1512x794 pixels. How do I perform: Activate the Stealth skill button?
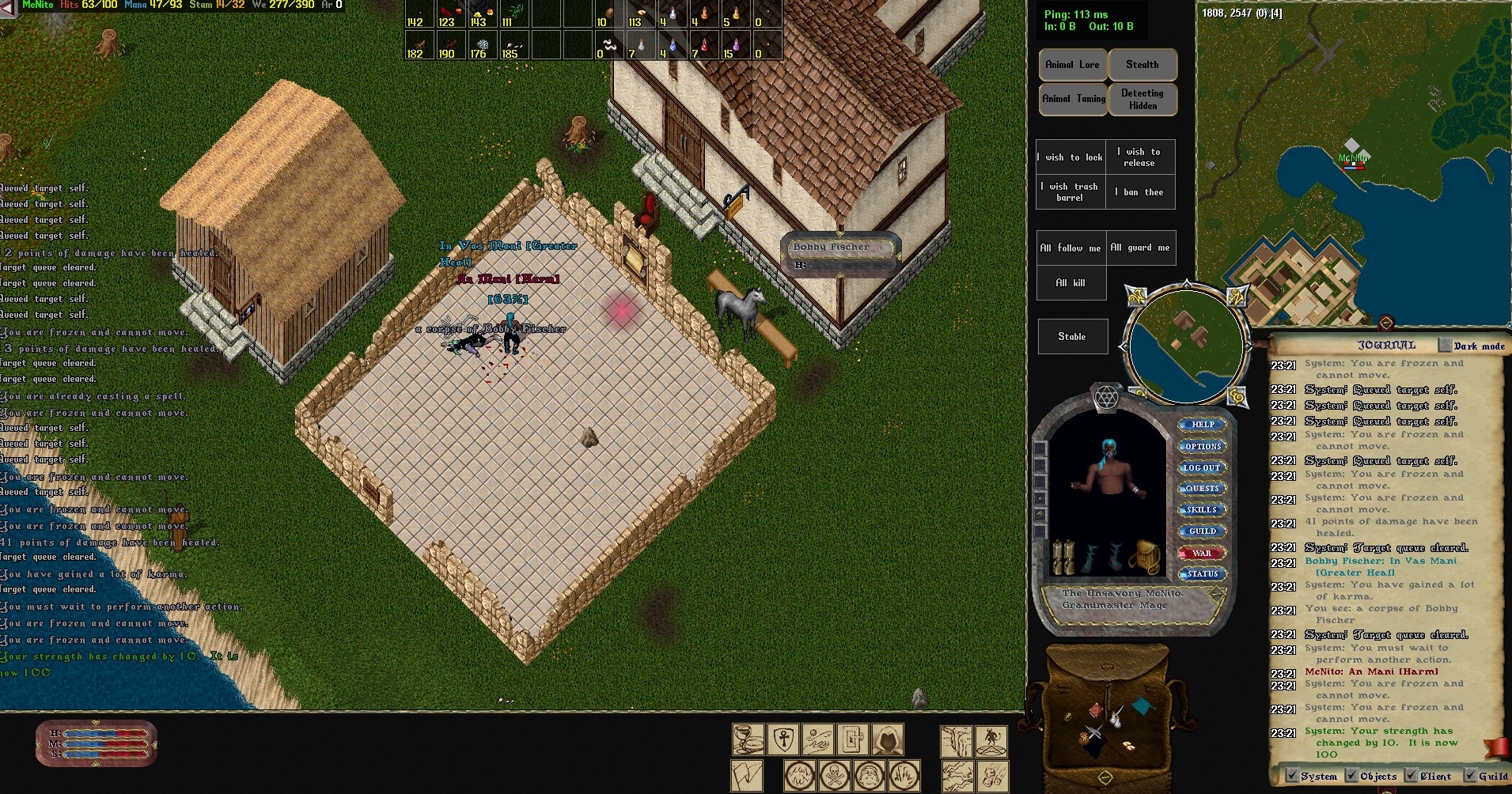point(1142,65)
